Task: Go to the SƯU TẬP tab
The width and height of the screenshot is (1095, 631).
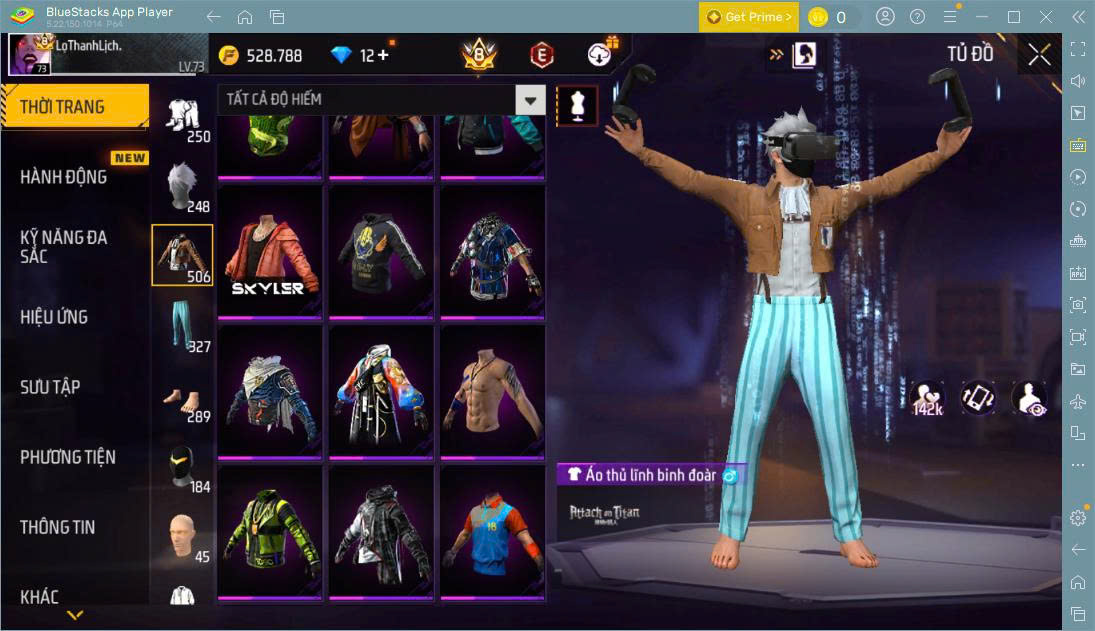Action: coord(50,387)
